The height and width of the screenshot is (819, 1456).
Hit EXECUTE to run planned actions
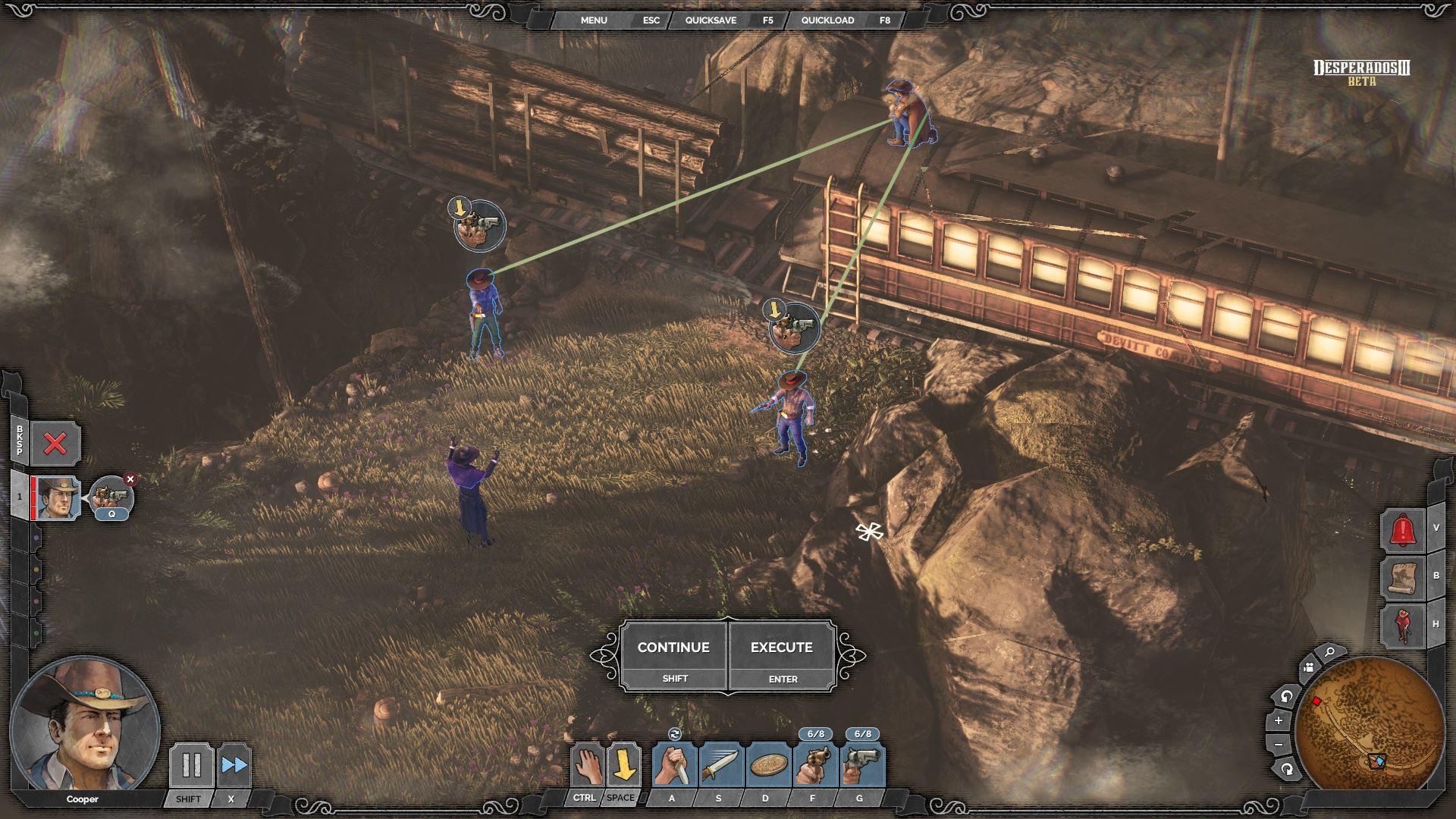pyautogui.click(x=782, y=655)
